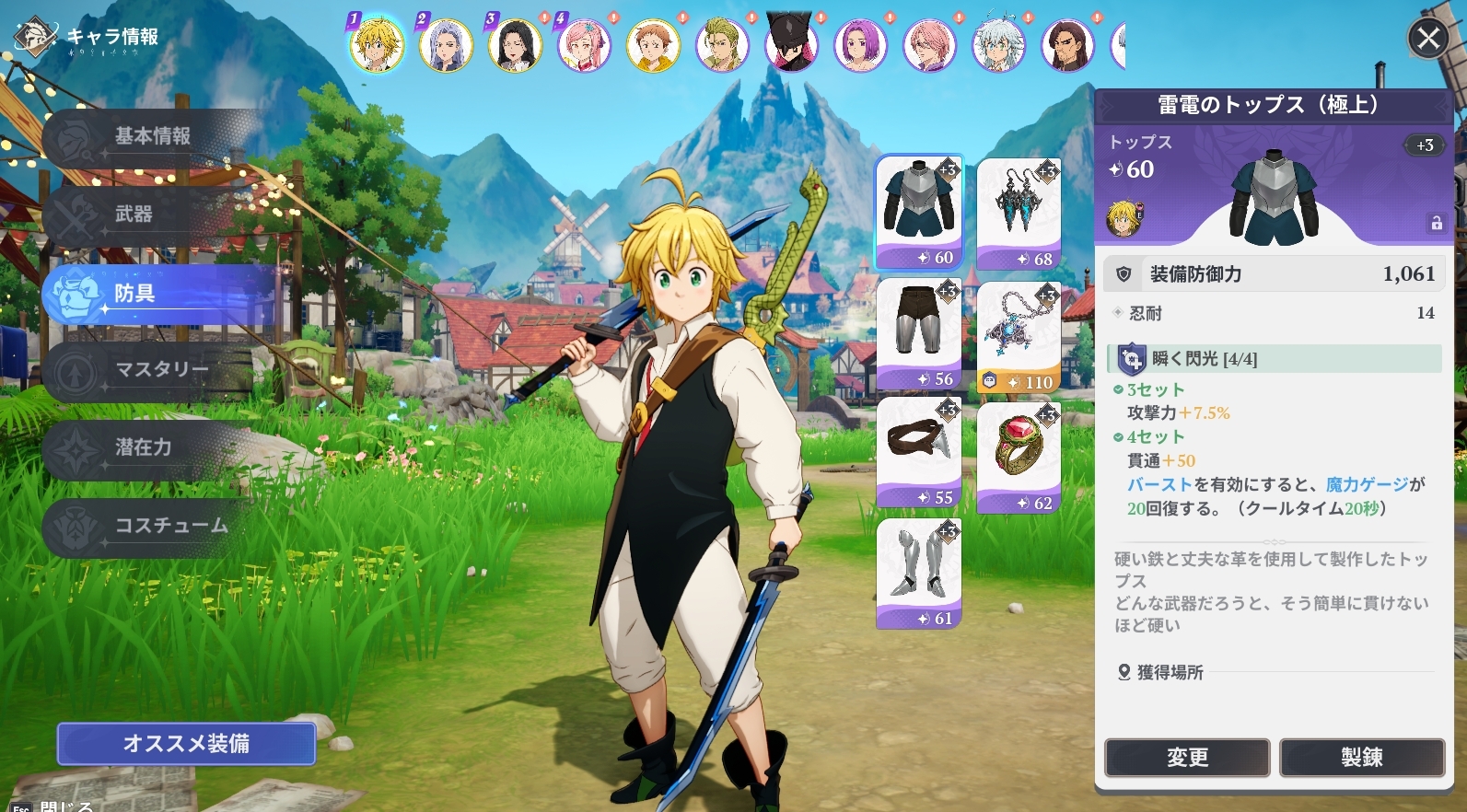The image size is (1467, 812).
Task: Close the character info screen
Action: (x=1428, y=39)
